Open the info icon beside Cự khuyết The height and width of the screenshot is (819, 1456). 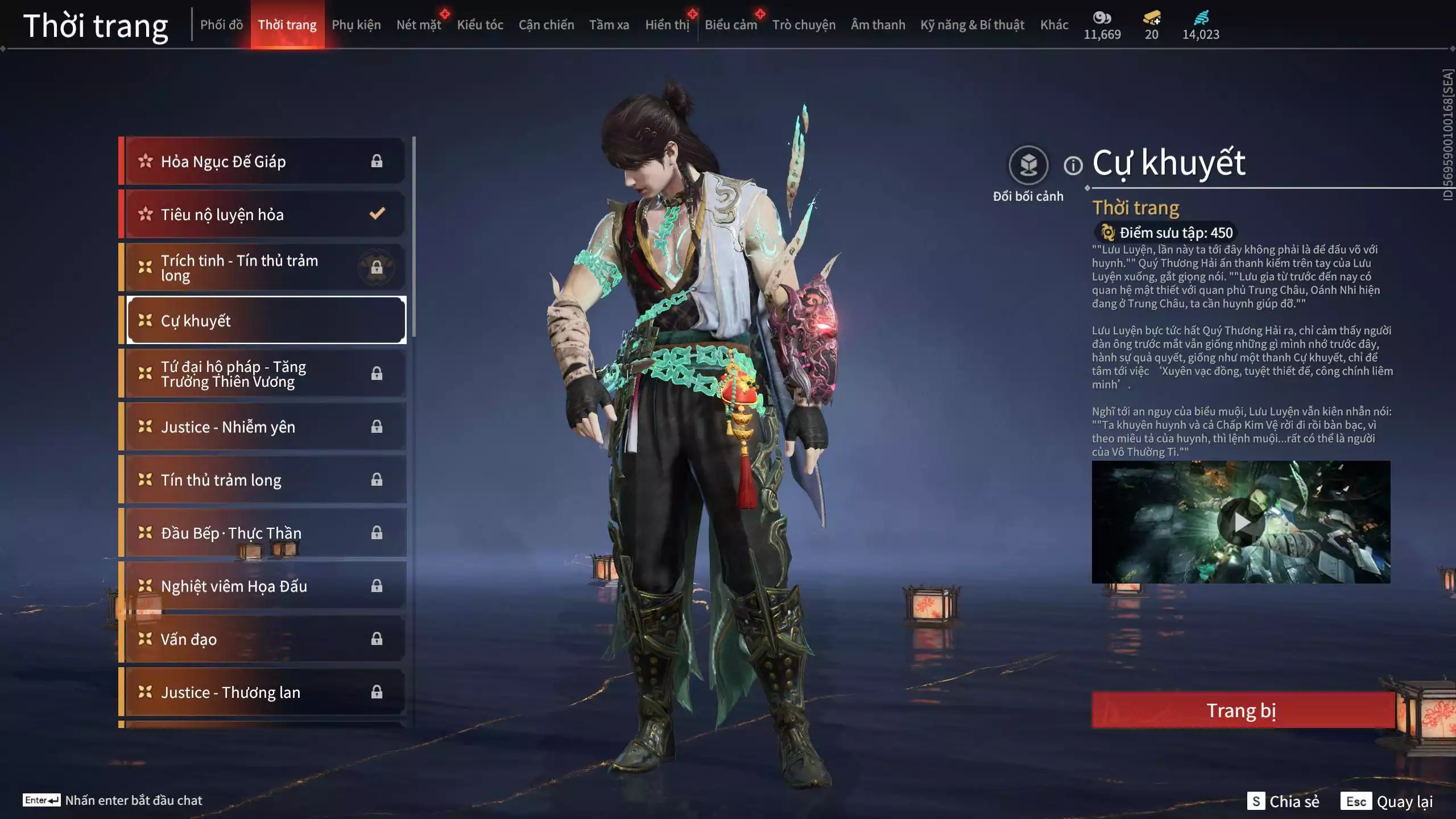(1073, 166)
